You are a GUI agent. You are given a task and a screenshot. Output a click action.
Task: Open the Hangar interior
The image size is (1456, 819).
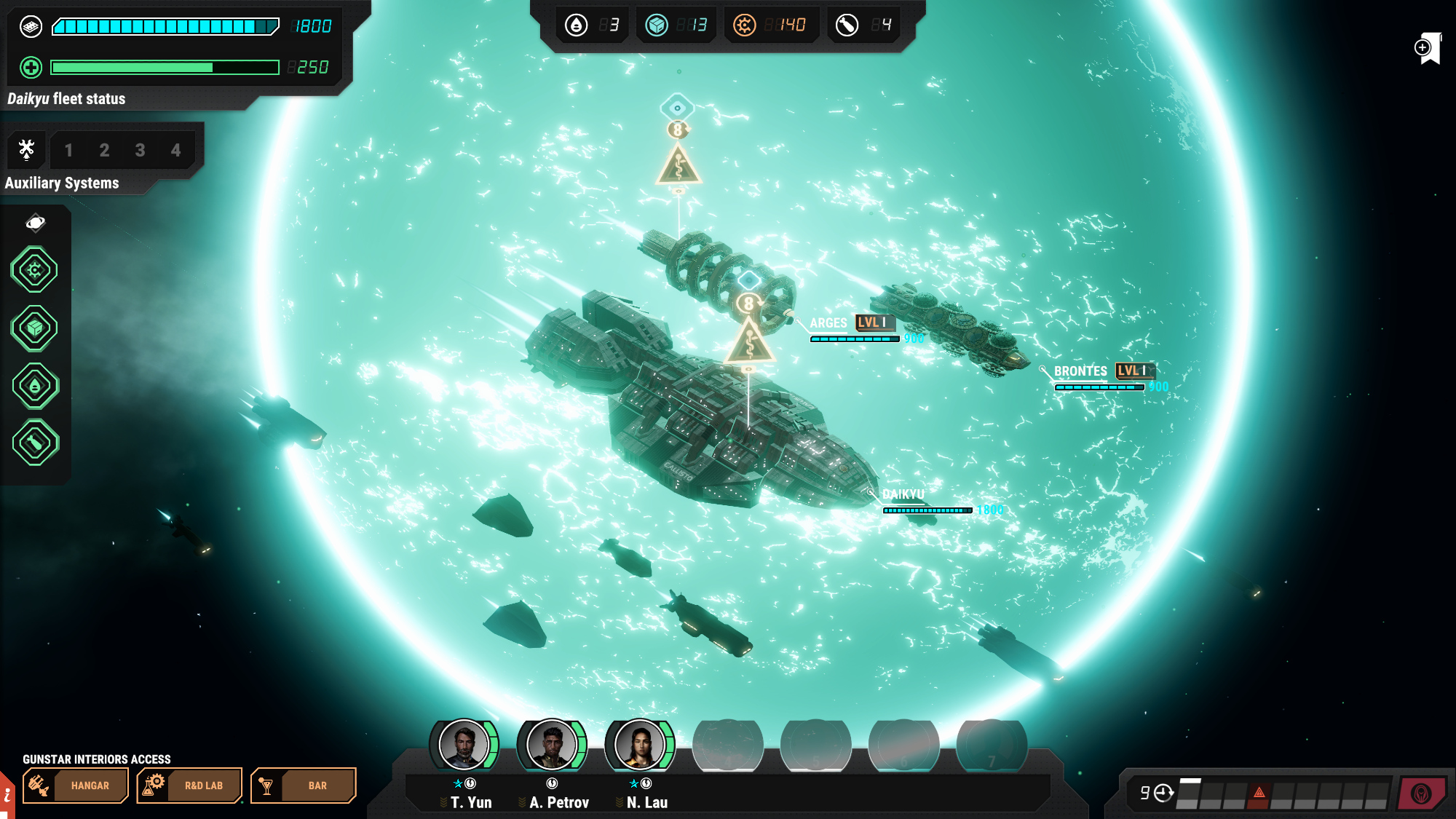[76, 786]
